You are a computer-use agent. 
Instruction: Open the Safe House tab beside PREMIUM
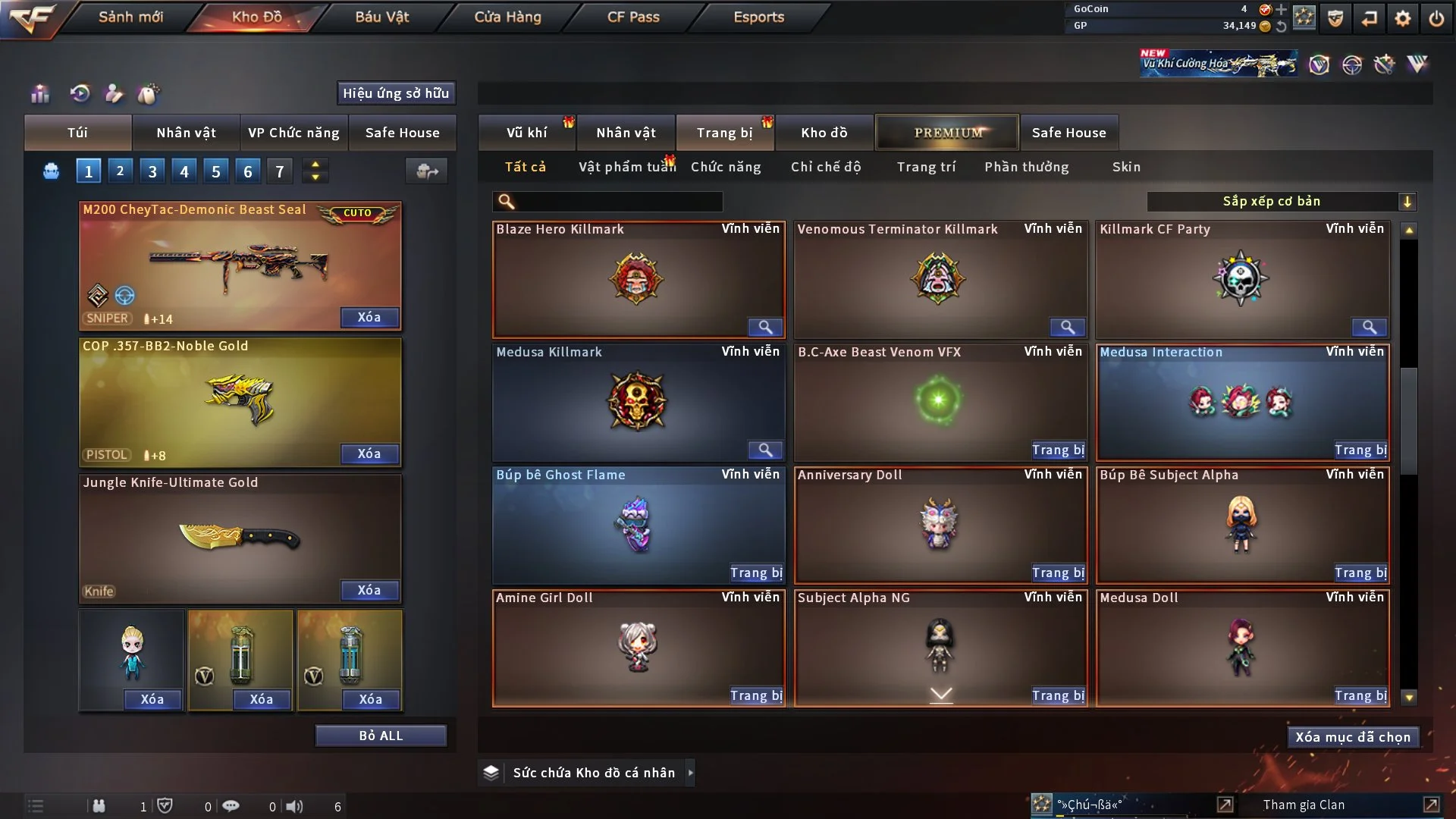(x=1068, y=133)
